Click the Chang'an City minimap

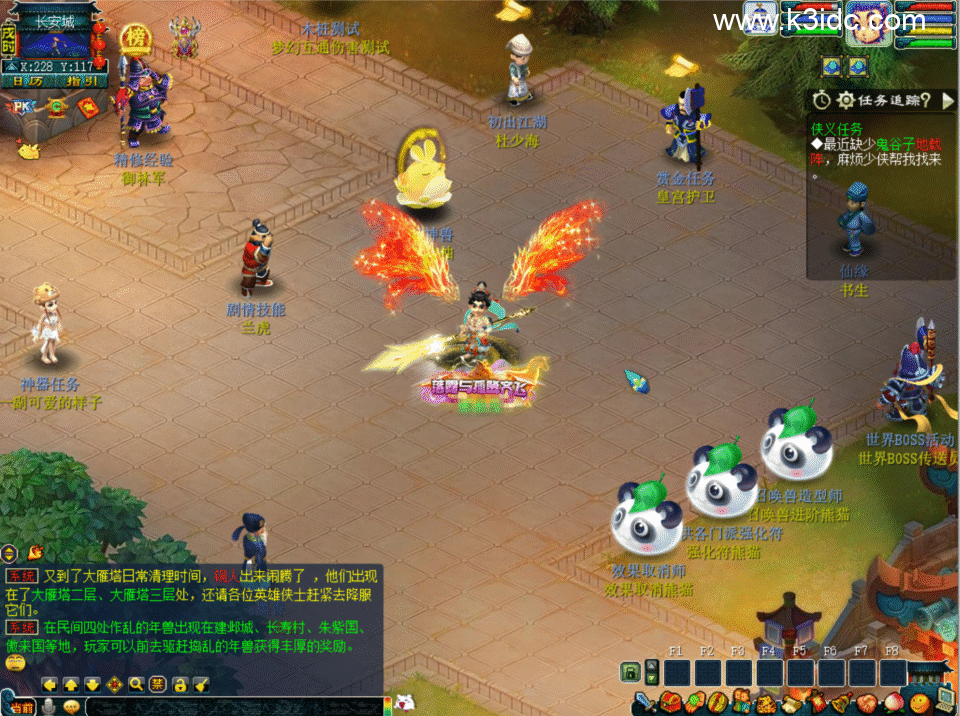tap(55, 43)
